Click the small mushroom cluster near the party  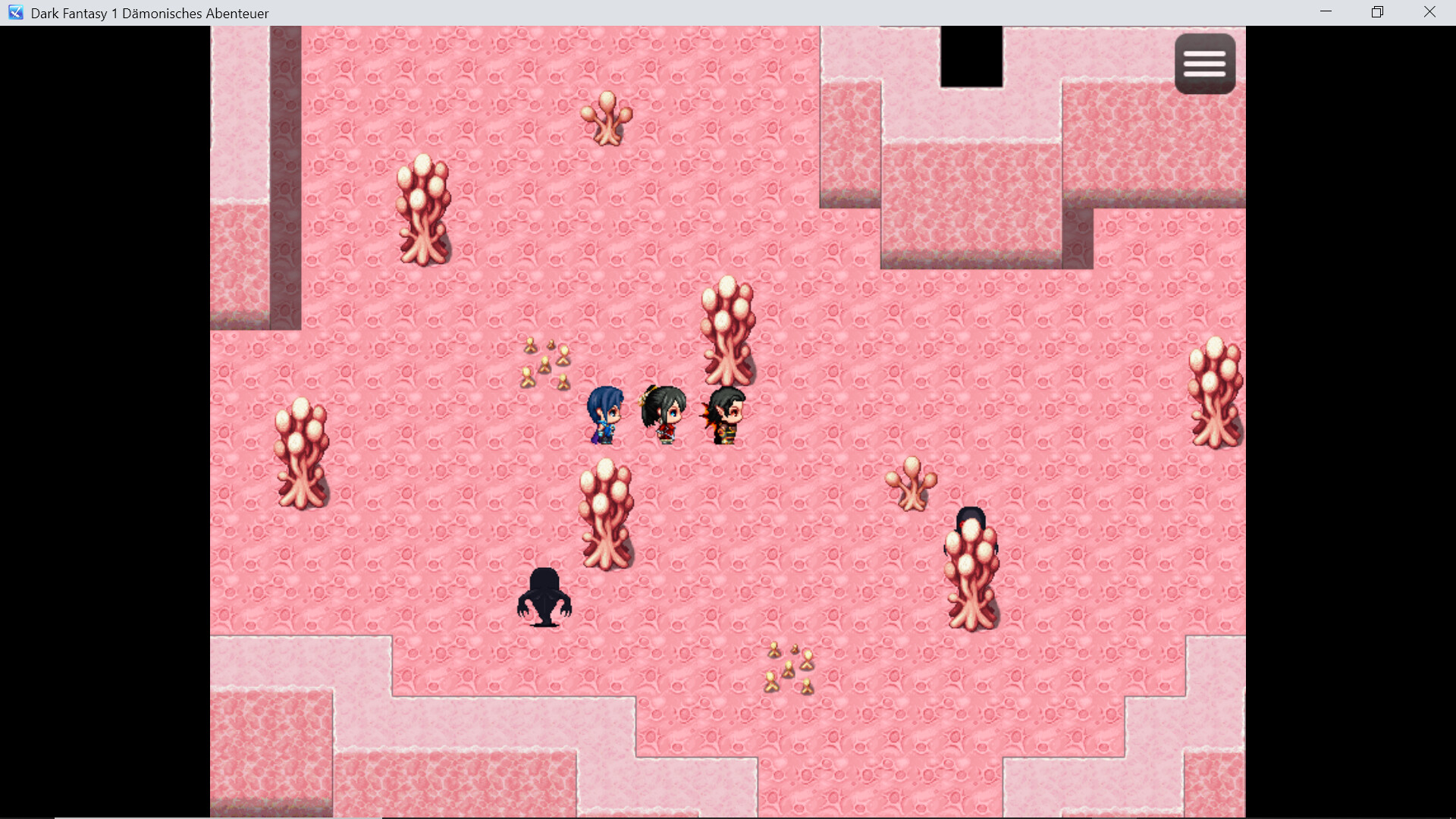click(x=546, y=364)
